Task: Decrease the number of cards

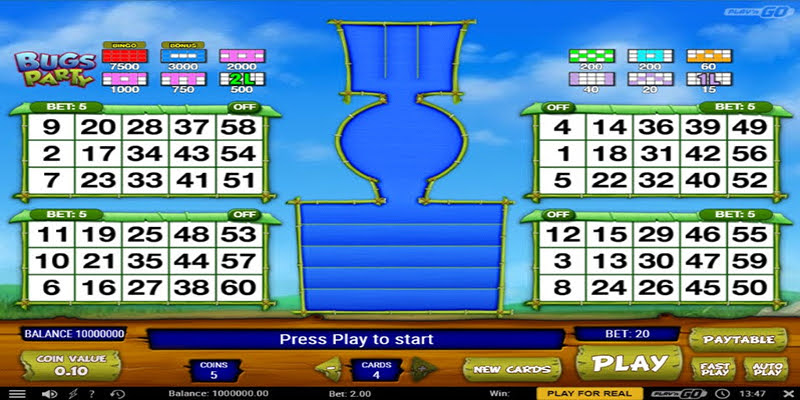Action: (x=326, y=368)
